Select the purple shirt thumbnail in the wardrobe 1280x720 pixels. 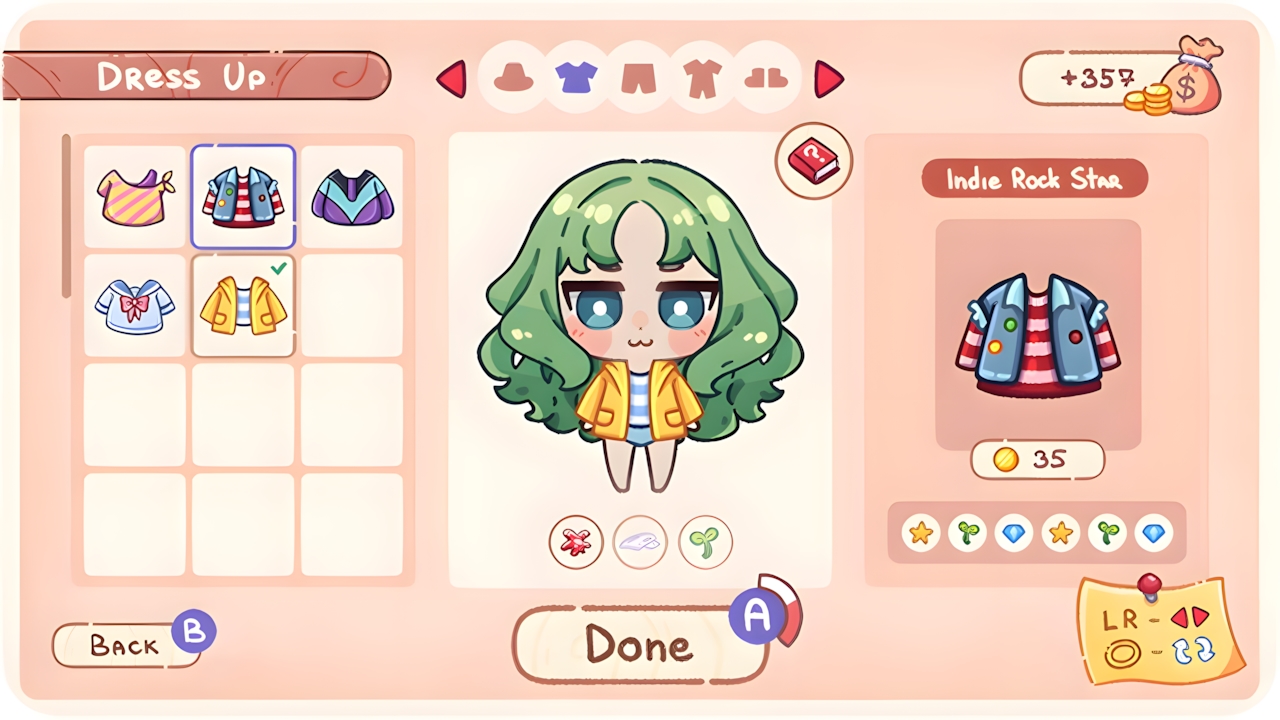[x=352, y=193]
